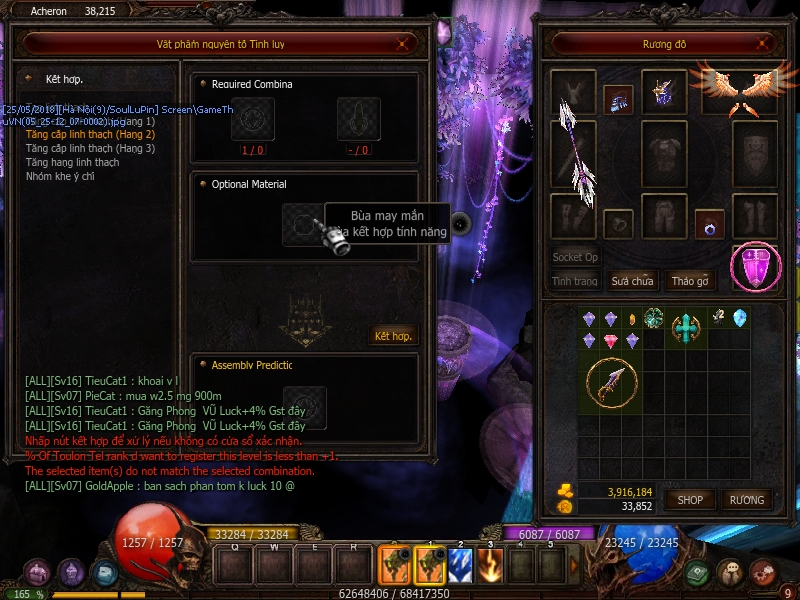Screen dimensions: 800x600
Task: Select the teal cross item in inventory
Action: (685, 326)
